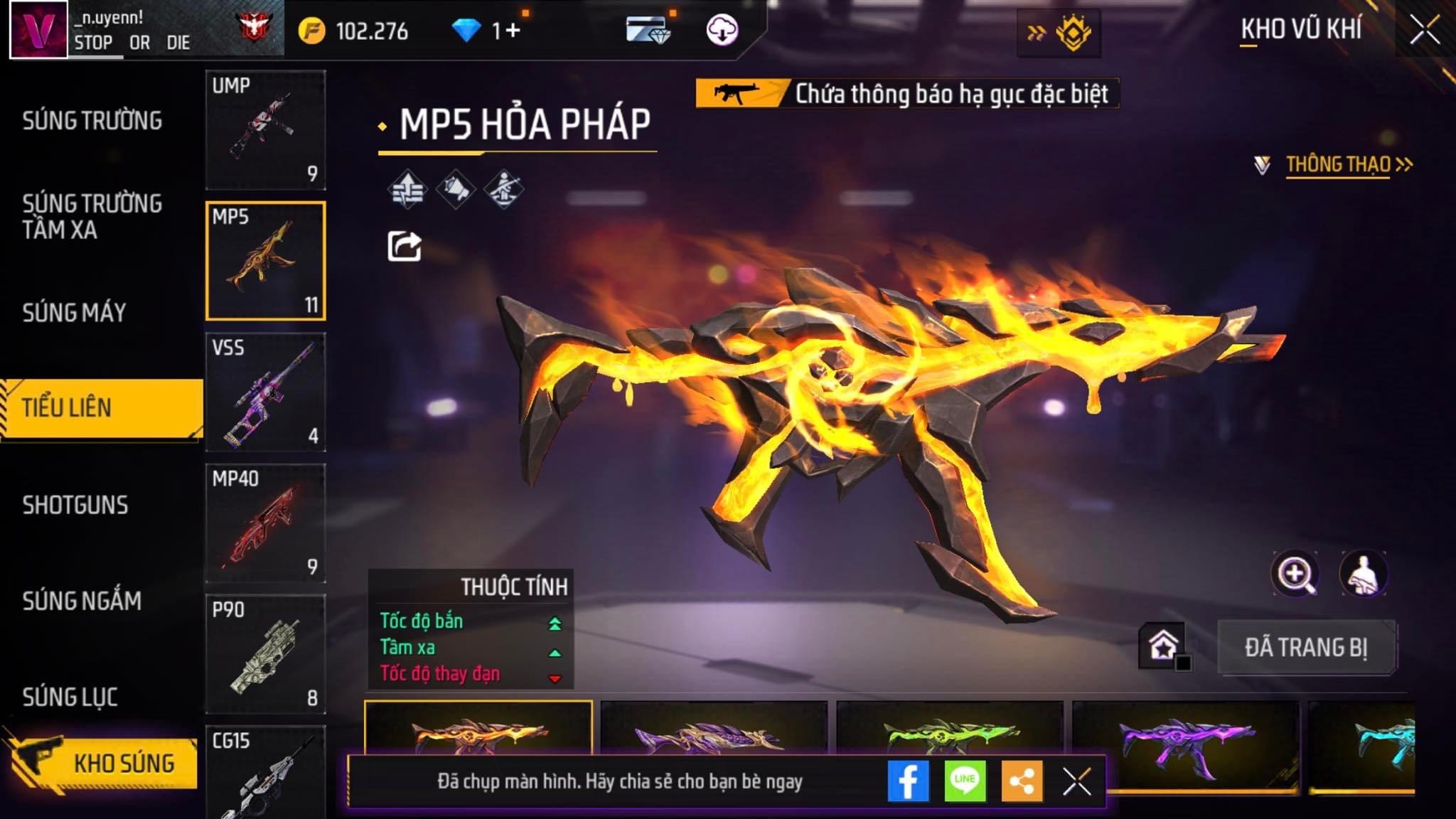Preview weapon on character icon

click(x=1363, y=574)
